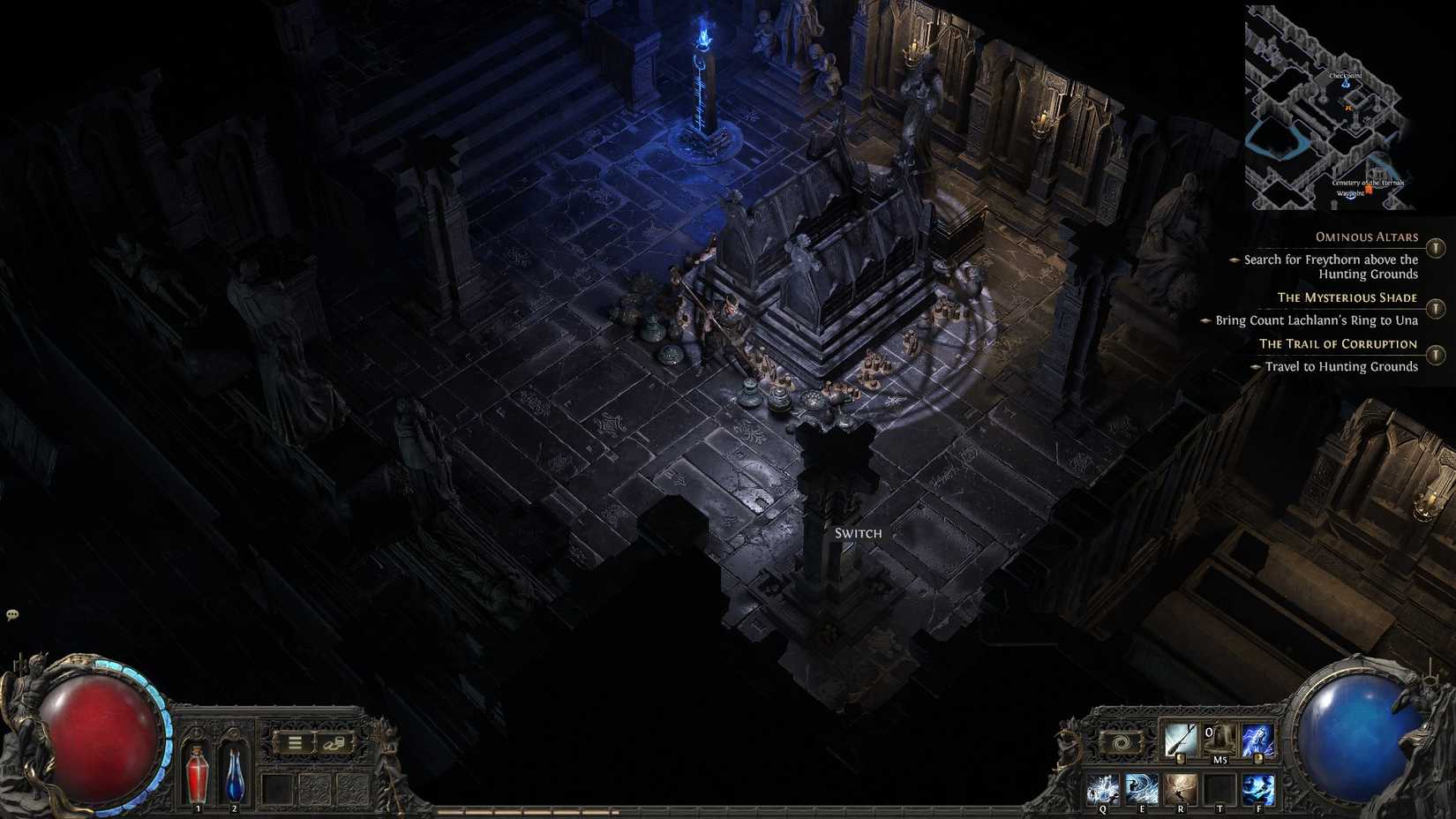
Task: Select the lightning skill on right mouse button
Action: pyautogui.click(x=1259, y=740)
